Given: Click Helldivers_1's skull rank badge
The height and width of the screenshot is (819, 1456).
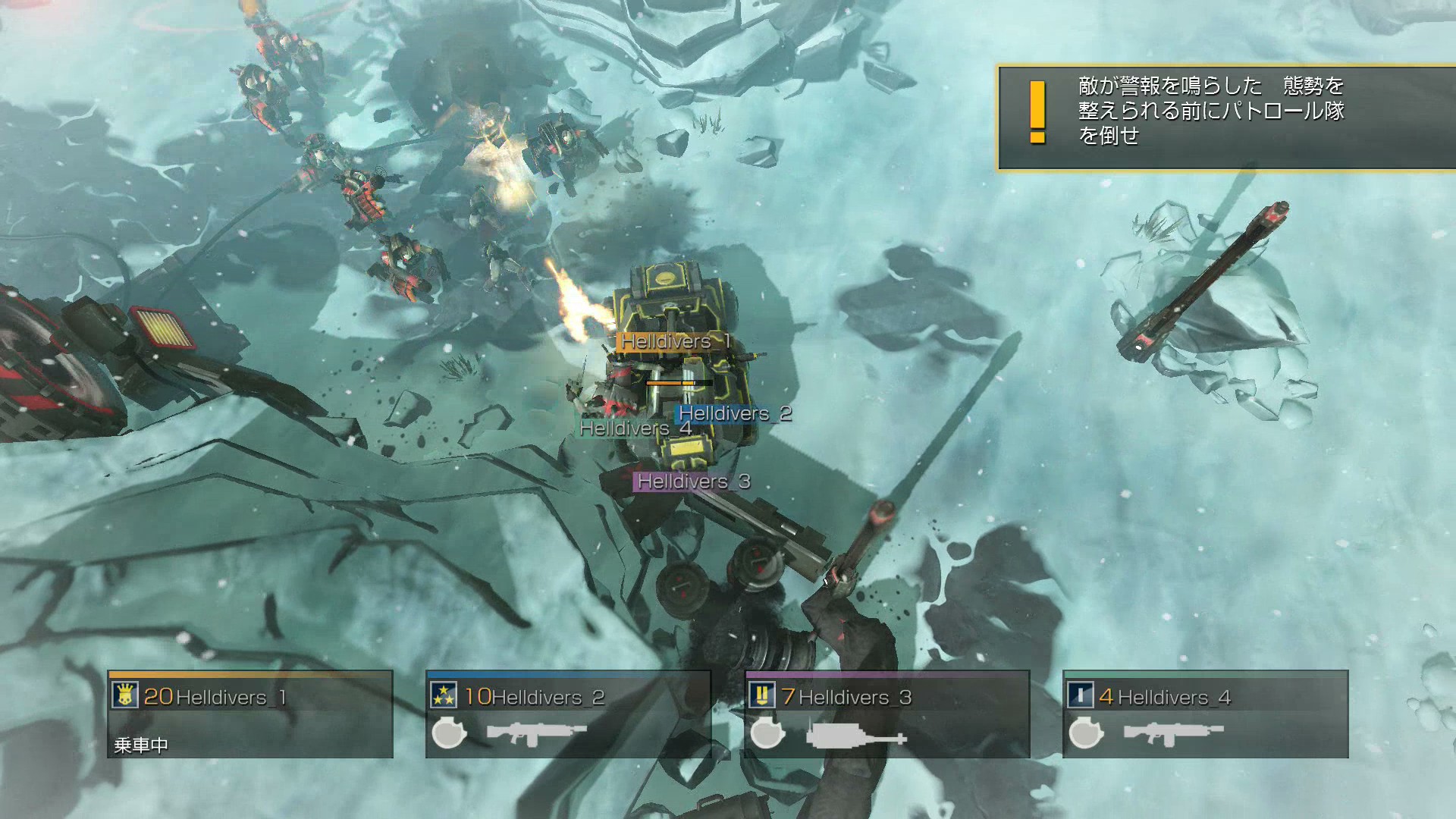Looking at the screenshot, I should point(125,695).
